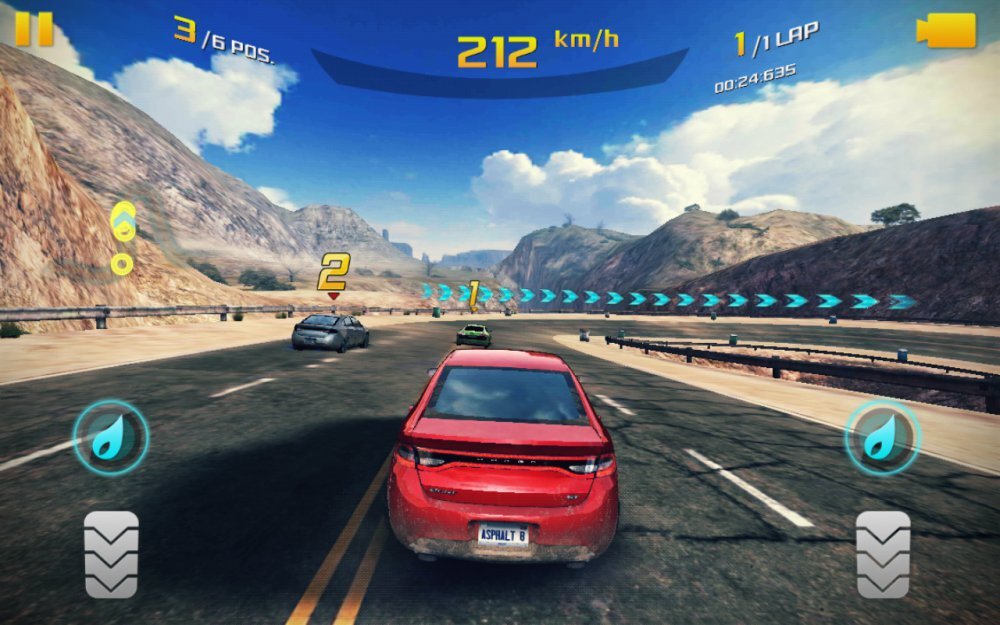This screenshot has height=625, width=1000.
Task: Activate the left nitro boost button
Action: pos(110,437)
